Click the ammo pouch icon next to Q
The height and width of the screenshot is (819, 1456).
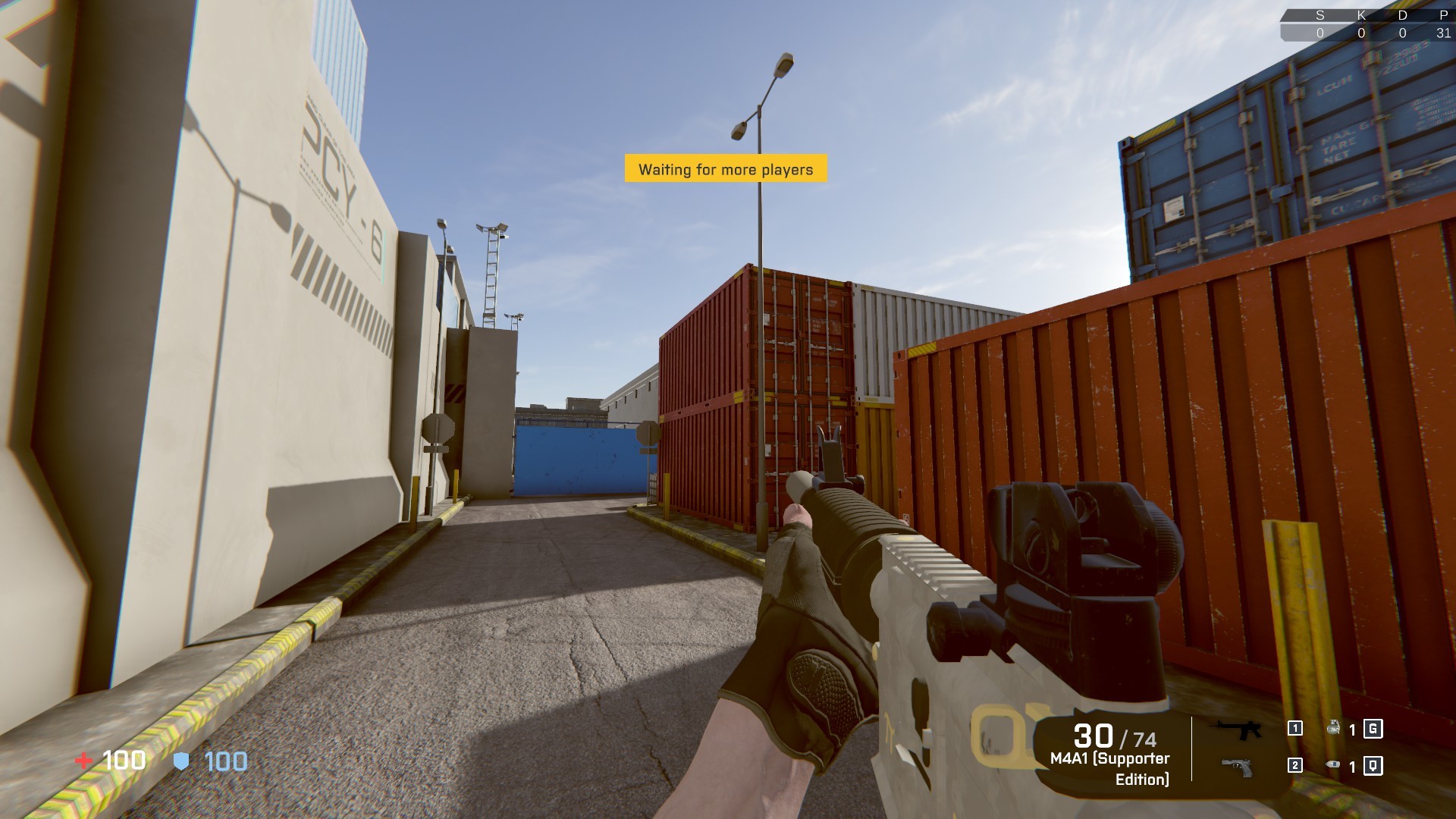pyautogui.click(x=1333, y=764)
